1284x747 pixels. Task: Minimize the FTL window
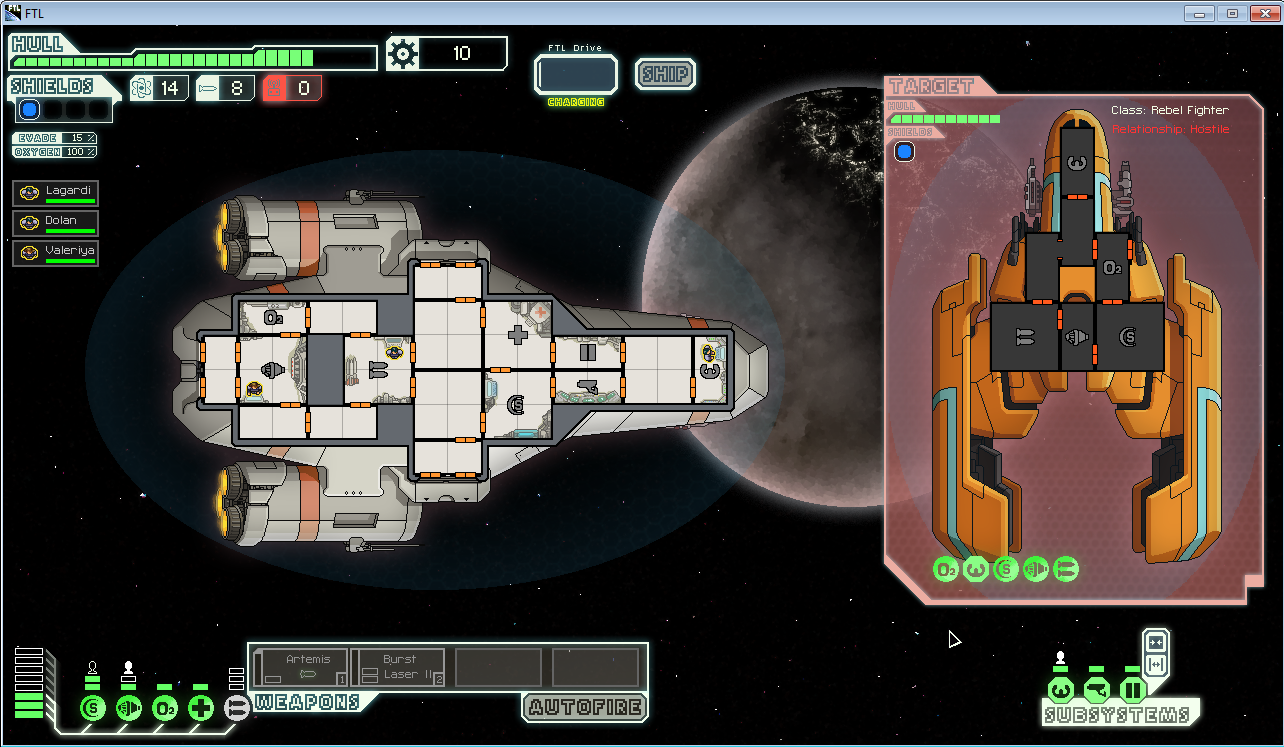[1200, 13]
